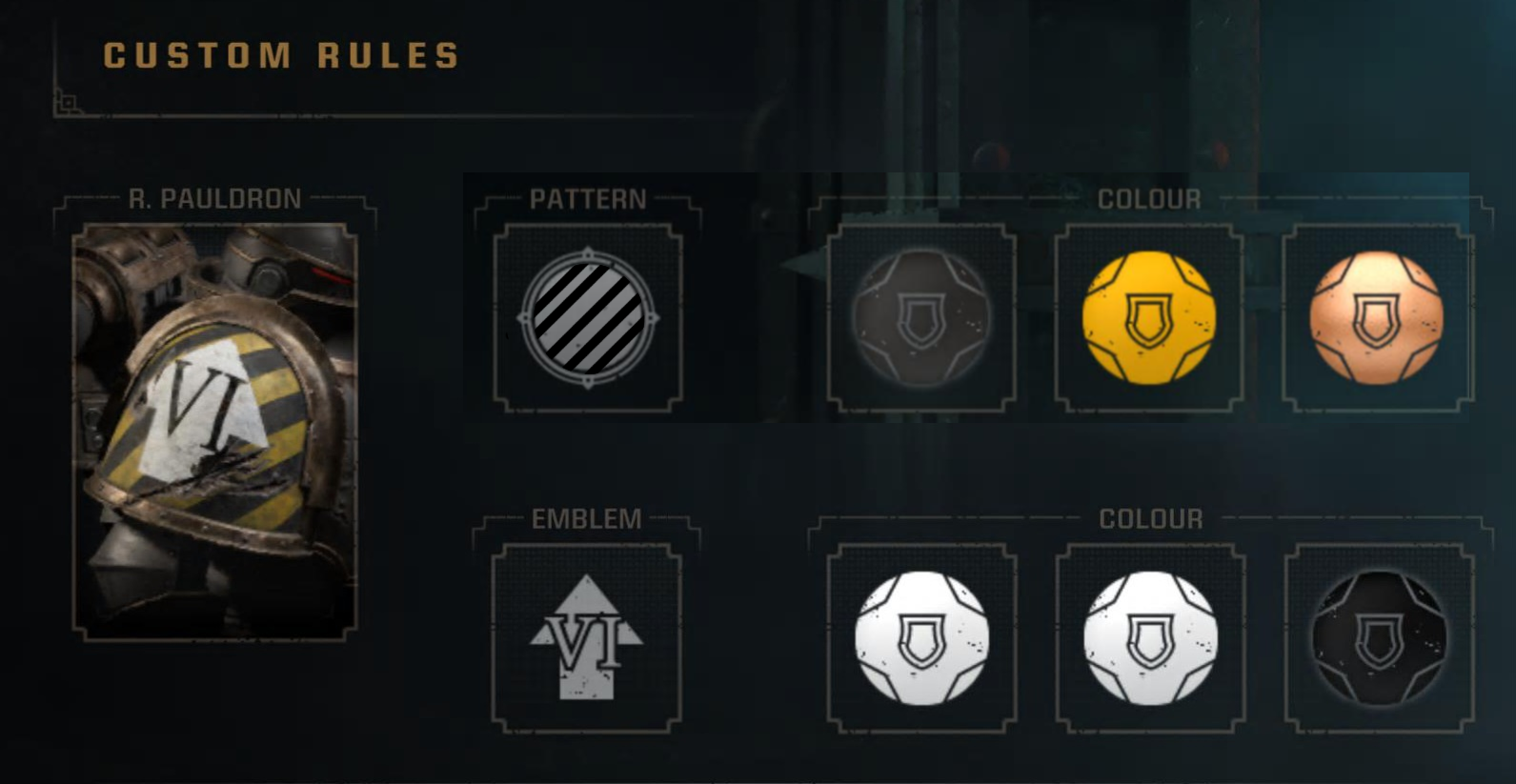The width and height of the screenshot is (1516, 784).
Task: Choose the black emblem colour swatch
Action: pos(1379,637)
